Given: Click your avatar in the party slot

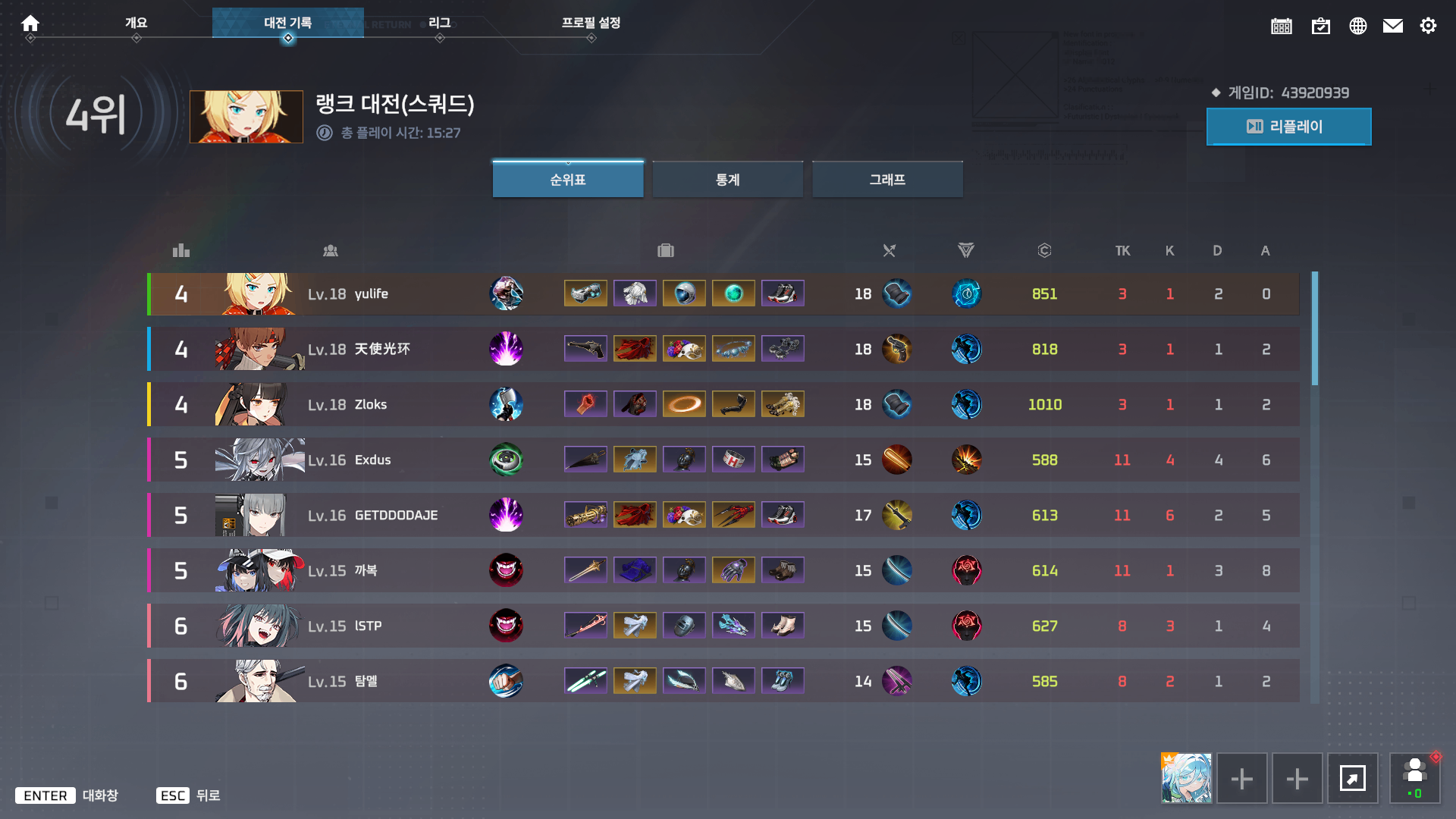Looking at the screenshot, I should pos(1186,778).
